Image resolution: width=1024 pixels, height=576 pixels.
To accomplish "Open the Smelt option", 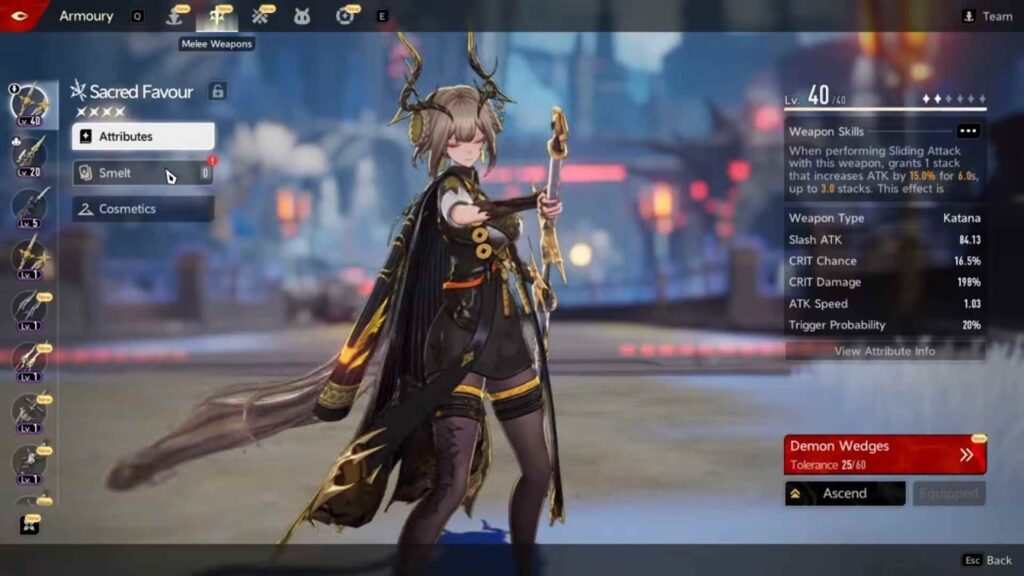I will [142, 173].
